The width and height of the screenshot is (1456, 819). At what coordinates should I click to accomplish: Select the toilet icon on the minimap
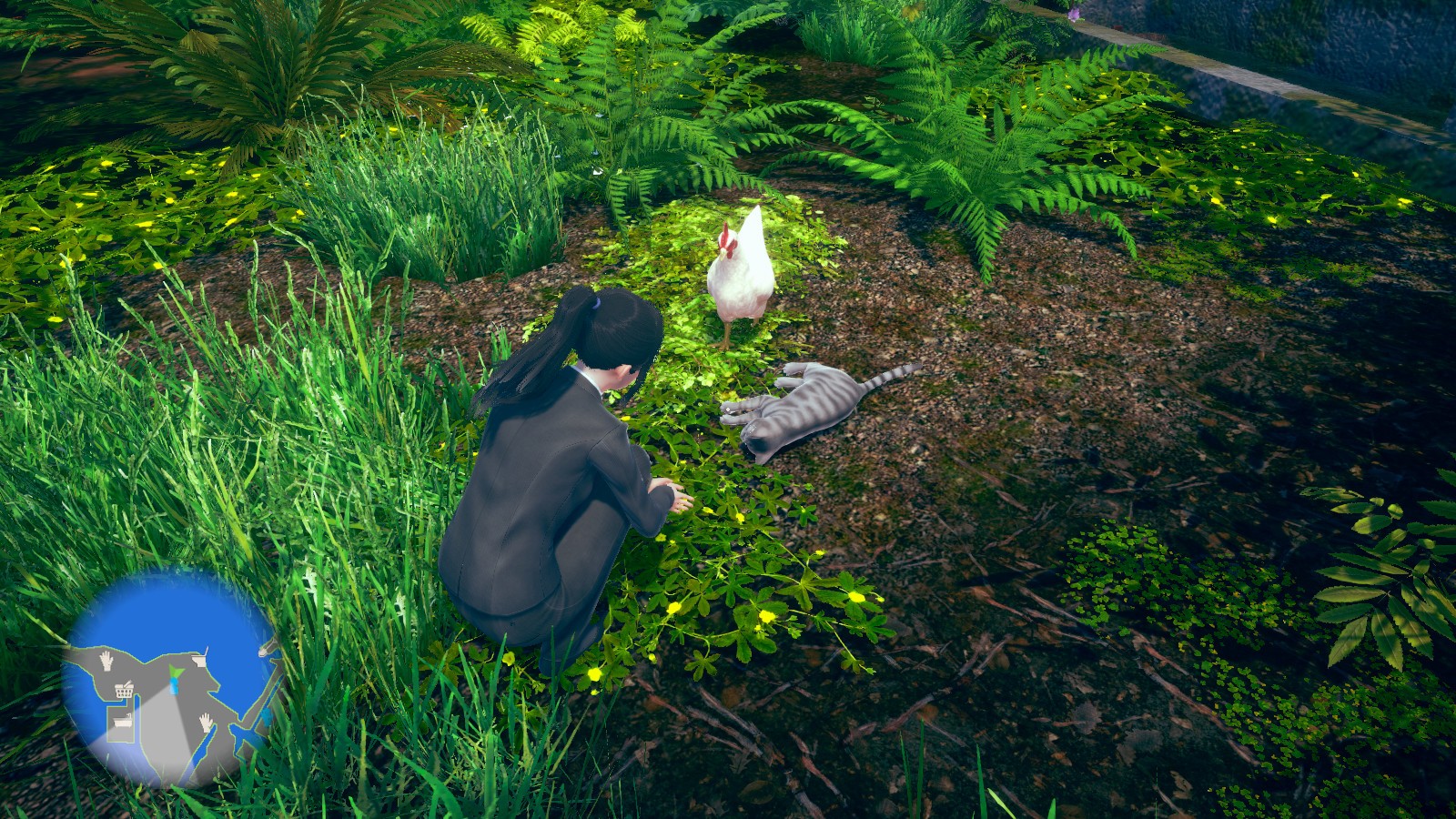pos(200,658)
